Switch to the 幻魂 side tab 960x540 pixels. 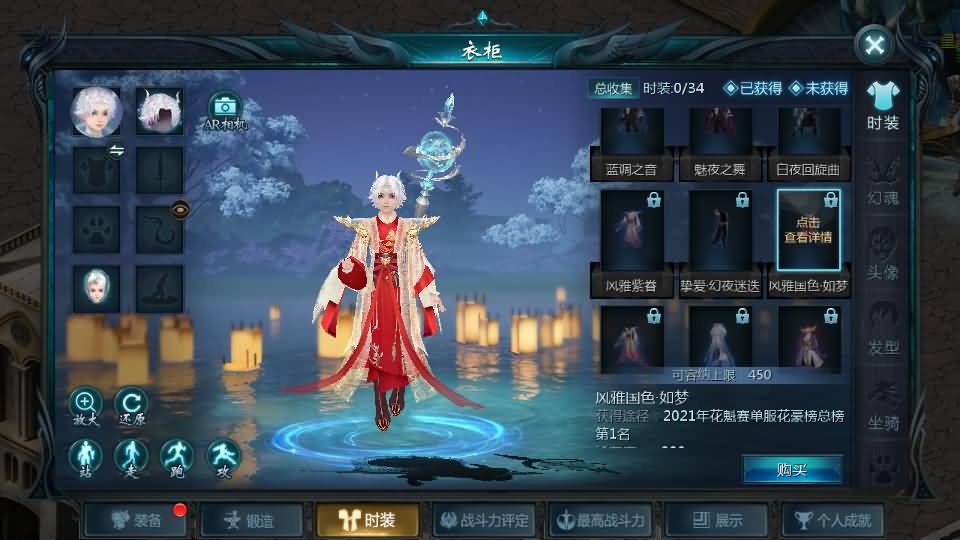pos(883,180)
